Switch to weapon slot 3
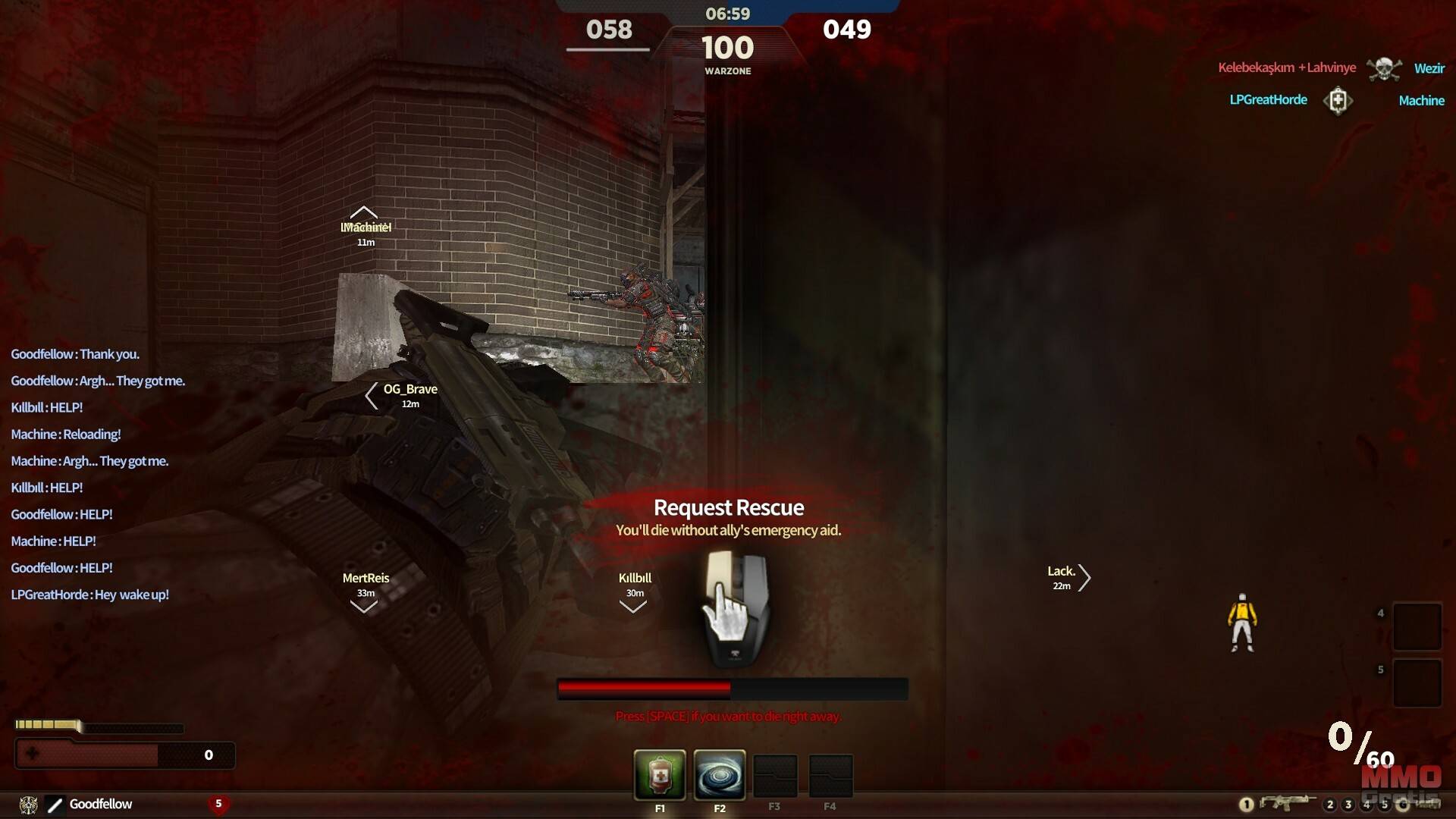 (x=1348, y=805)
